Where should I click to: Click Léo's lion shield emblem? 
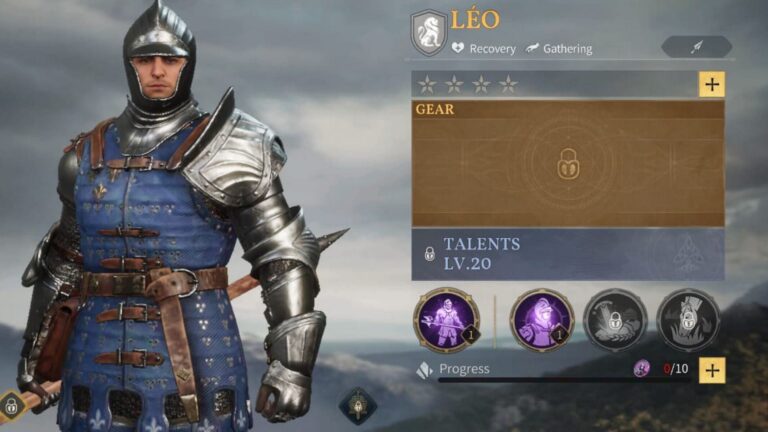click(x=429, y=32)
